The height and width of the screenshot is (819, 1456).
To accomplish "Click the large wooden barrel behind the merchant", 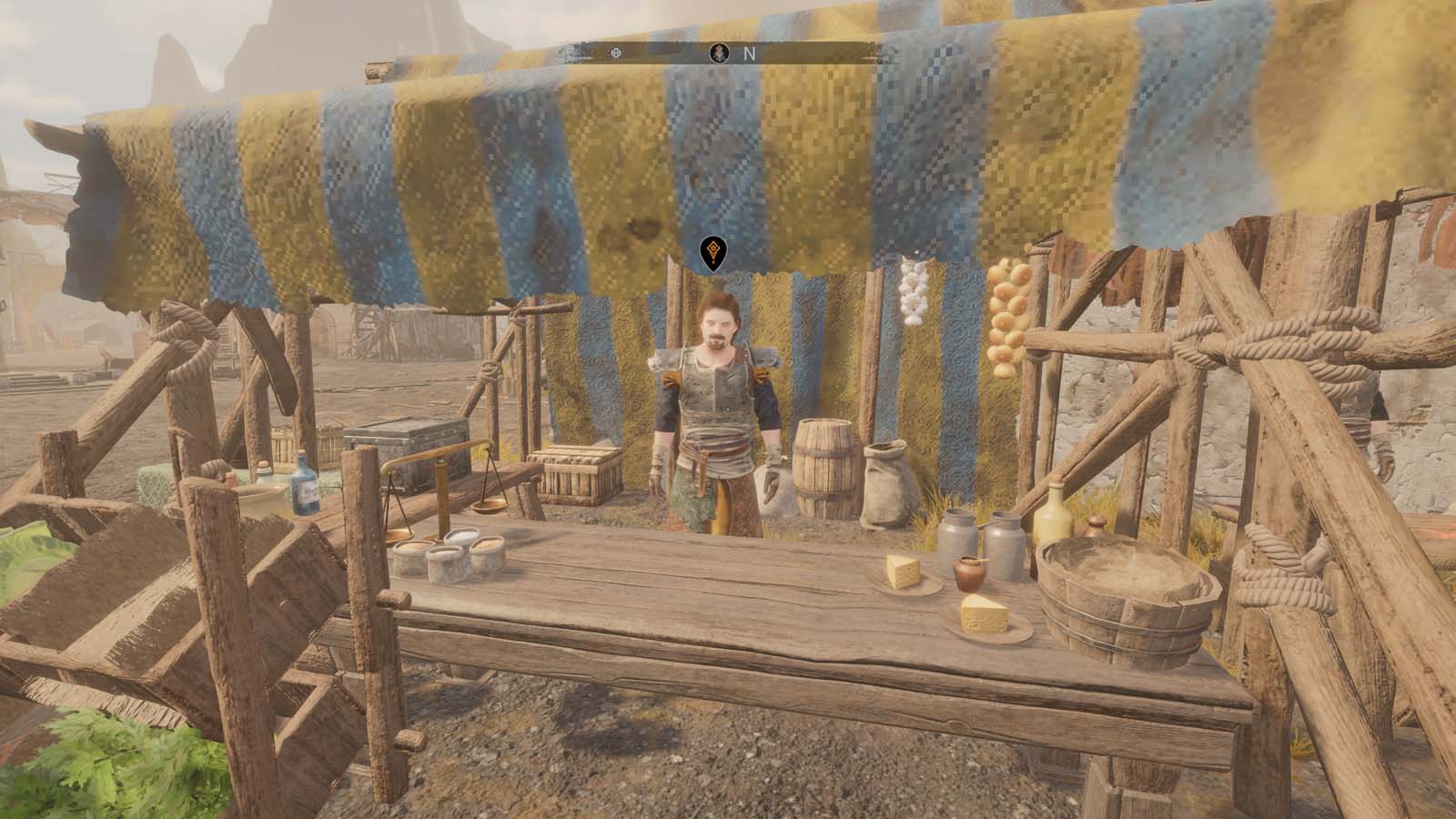I will coord(824,464).
